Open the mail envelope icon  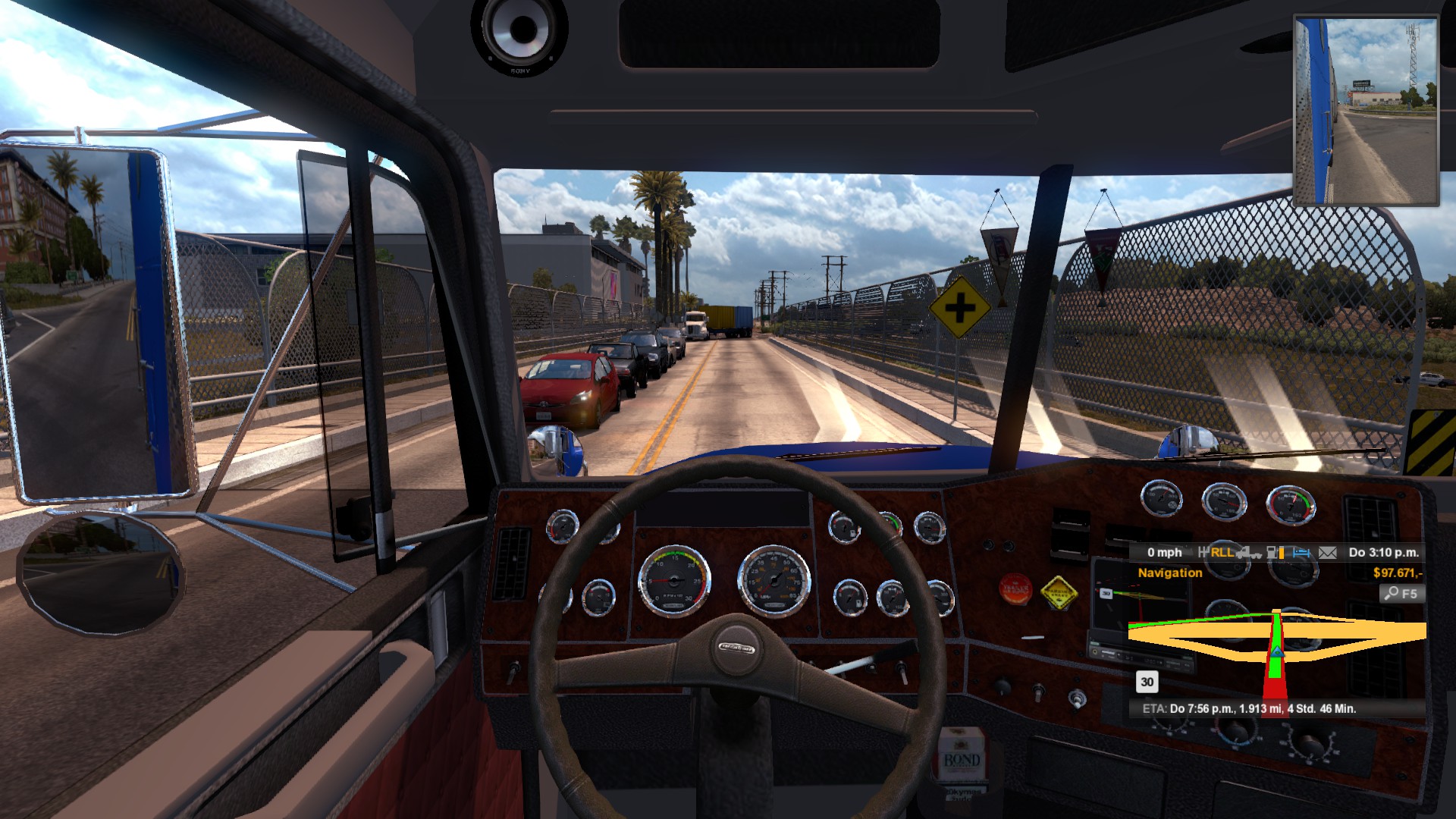point(1327,553)
